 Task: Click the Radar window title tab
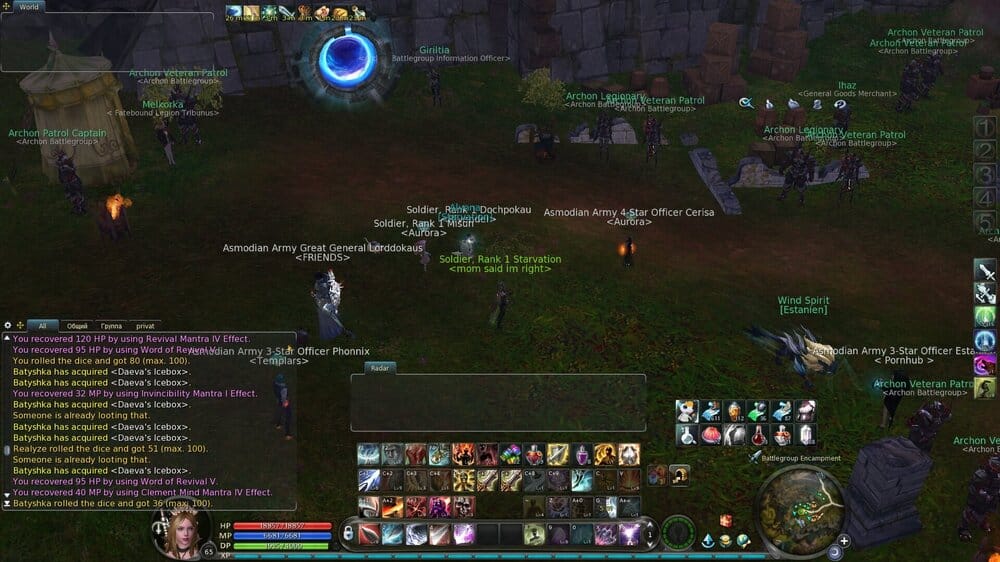click(x=380, y=367)
